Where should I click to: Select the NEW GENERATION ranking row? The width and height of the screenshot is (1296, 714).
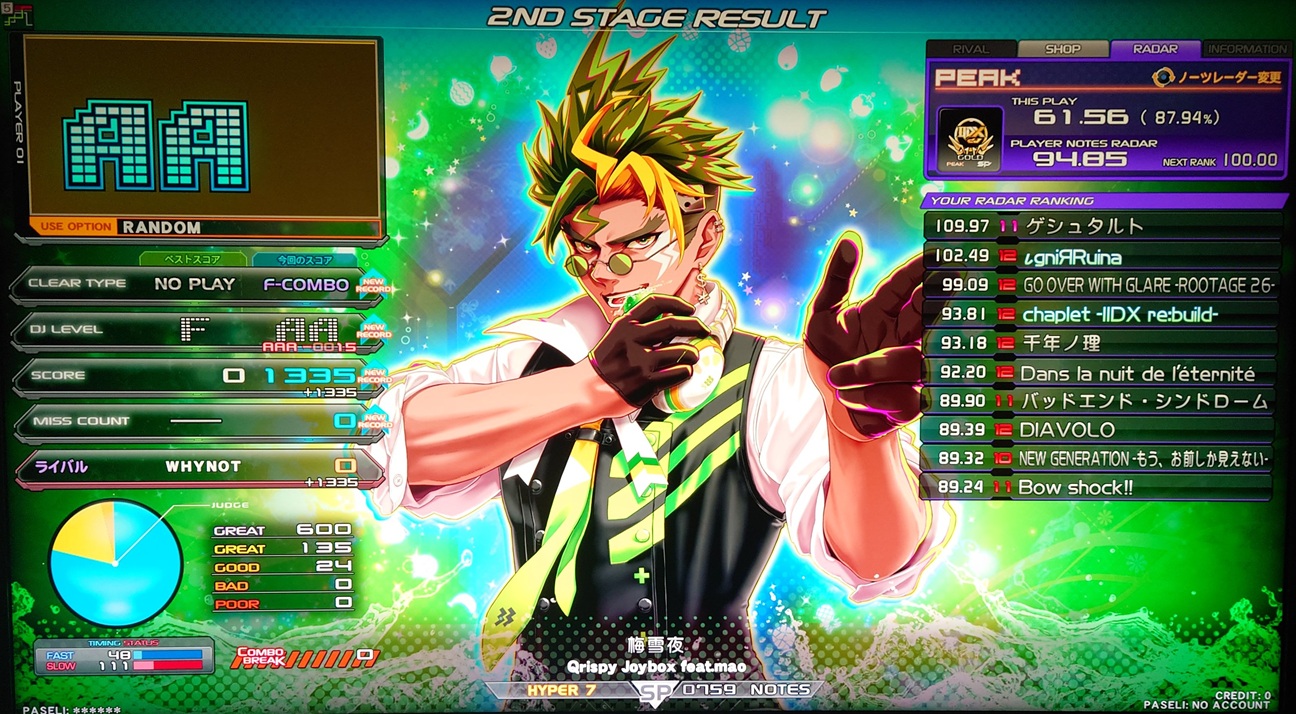tap(1100, 459)
